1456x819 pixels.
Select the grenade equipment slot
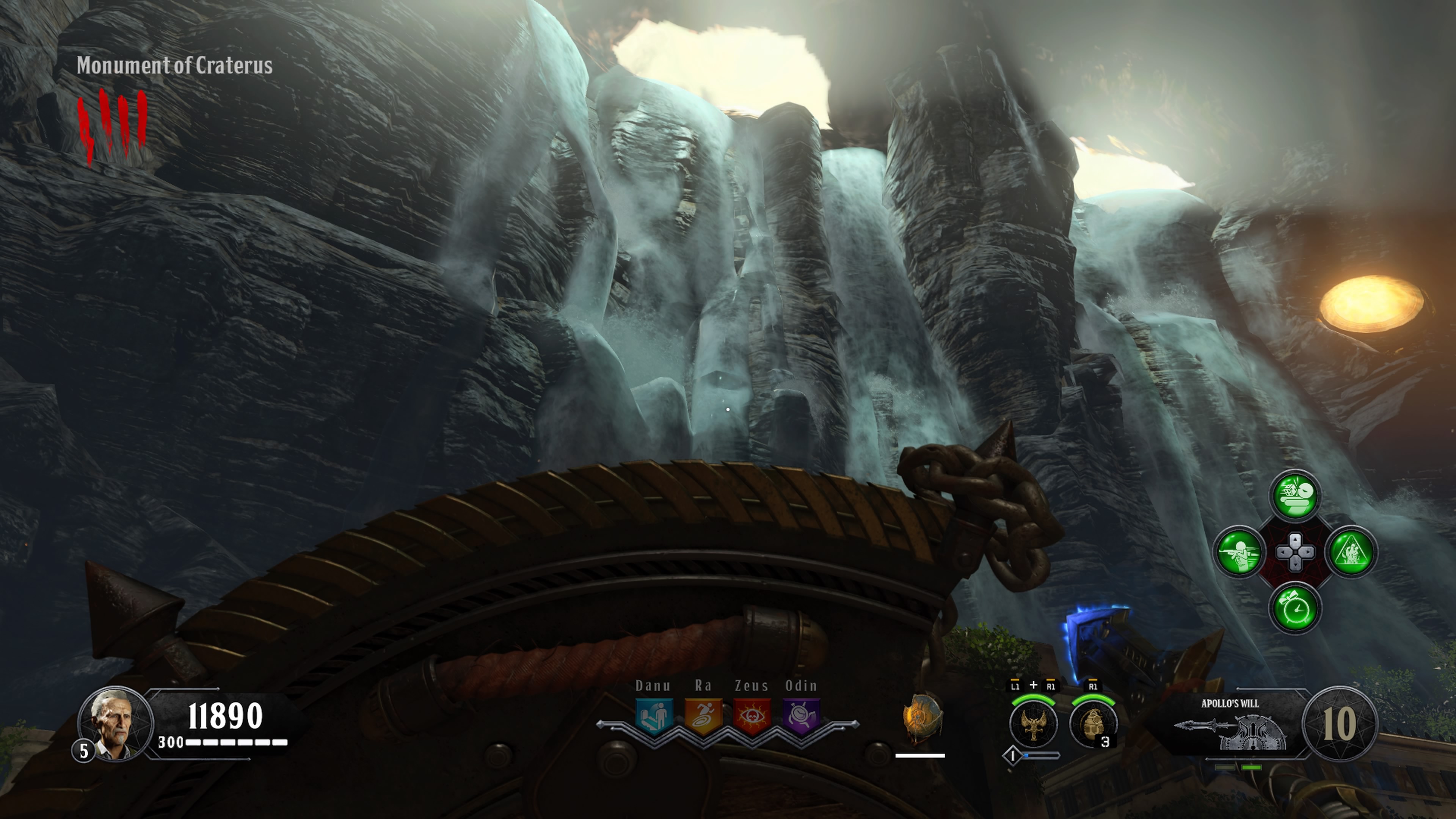point(1092,723)
